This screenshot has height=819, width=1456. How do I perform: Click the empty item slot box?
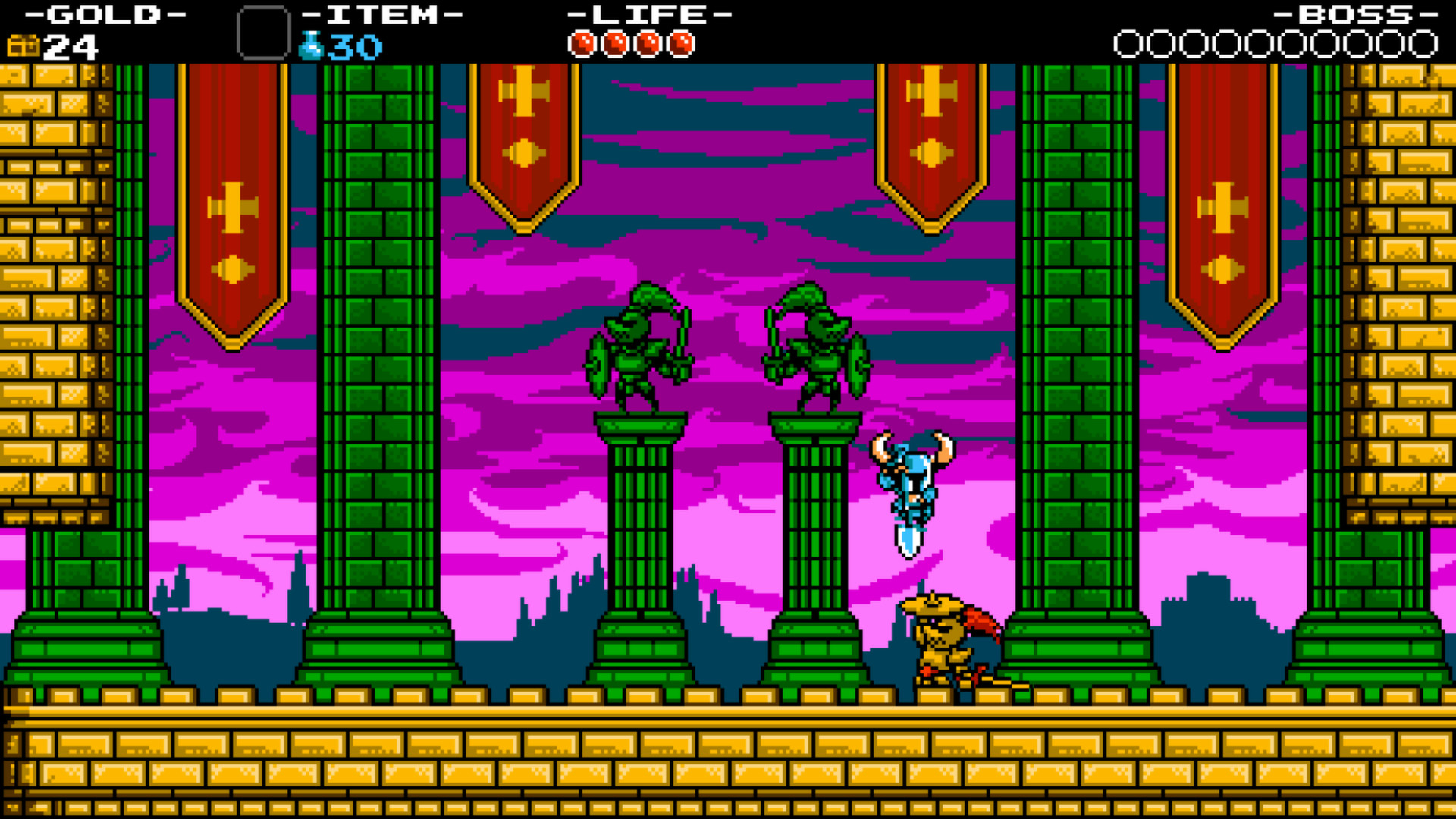tap(264, 34)
